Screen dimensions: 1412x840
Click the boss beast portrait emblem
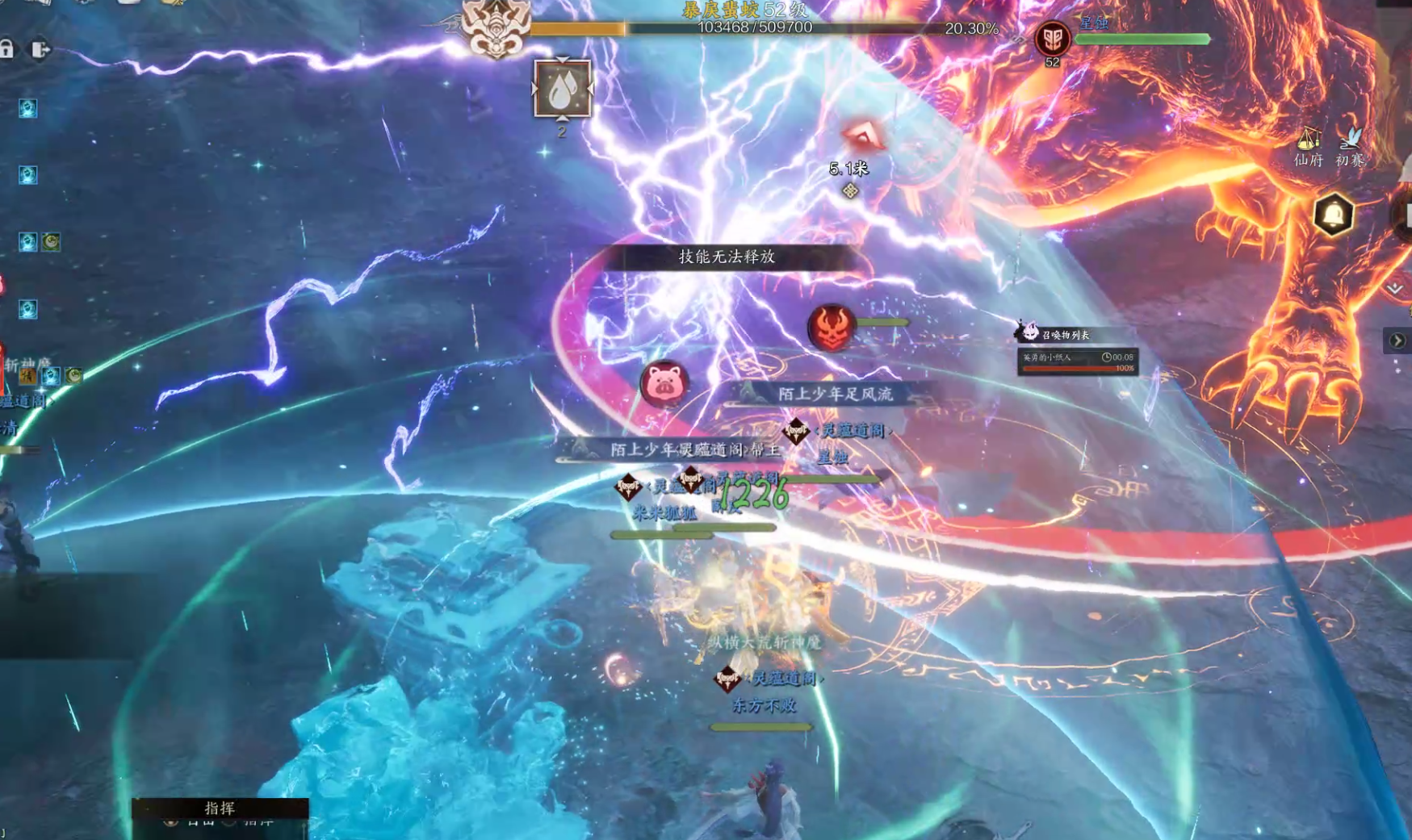tap(496, 28)
